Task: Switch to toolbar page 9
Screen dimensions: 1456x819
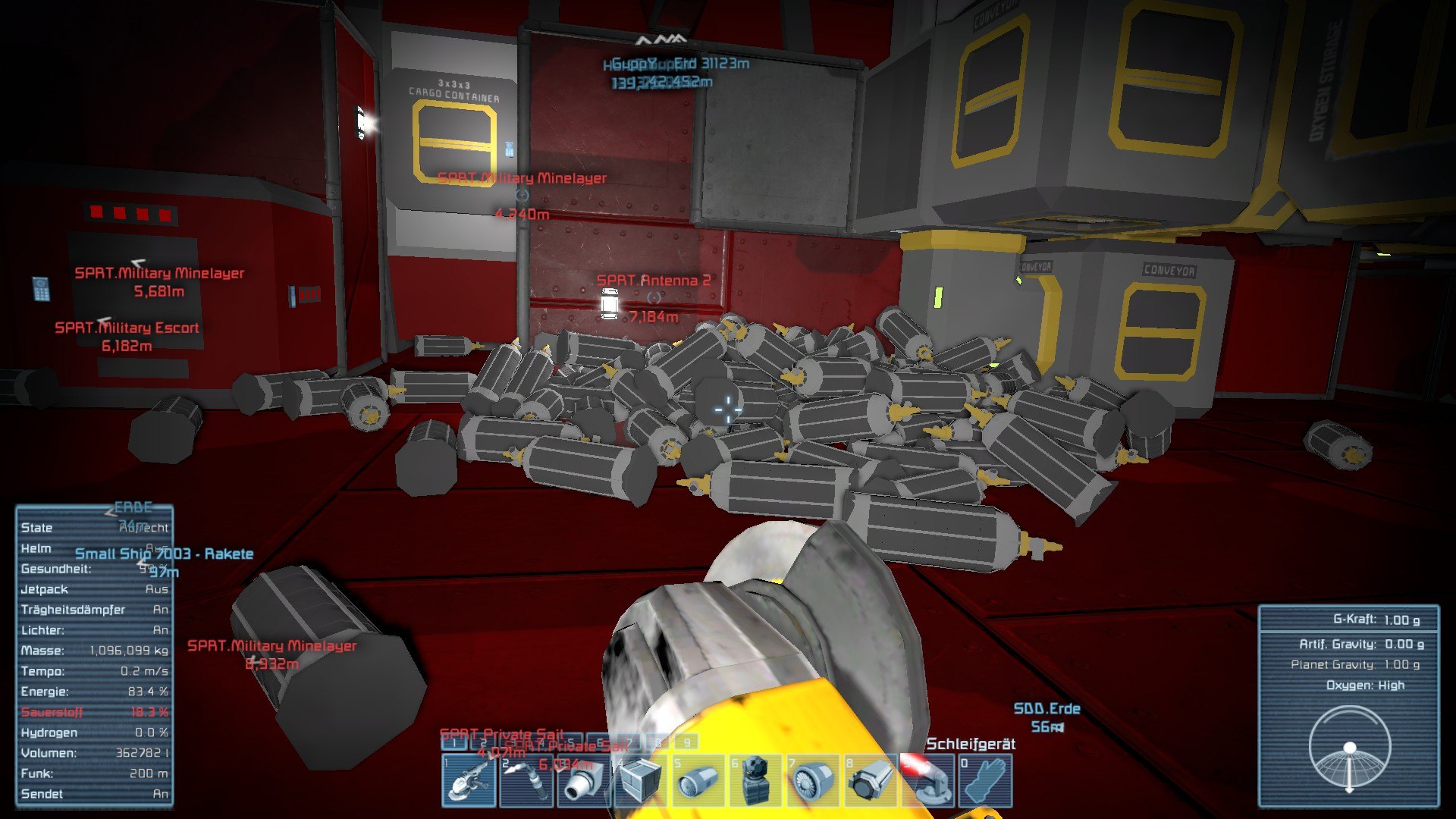Action: click(x=687, y=742)
